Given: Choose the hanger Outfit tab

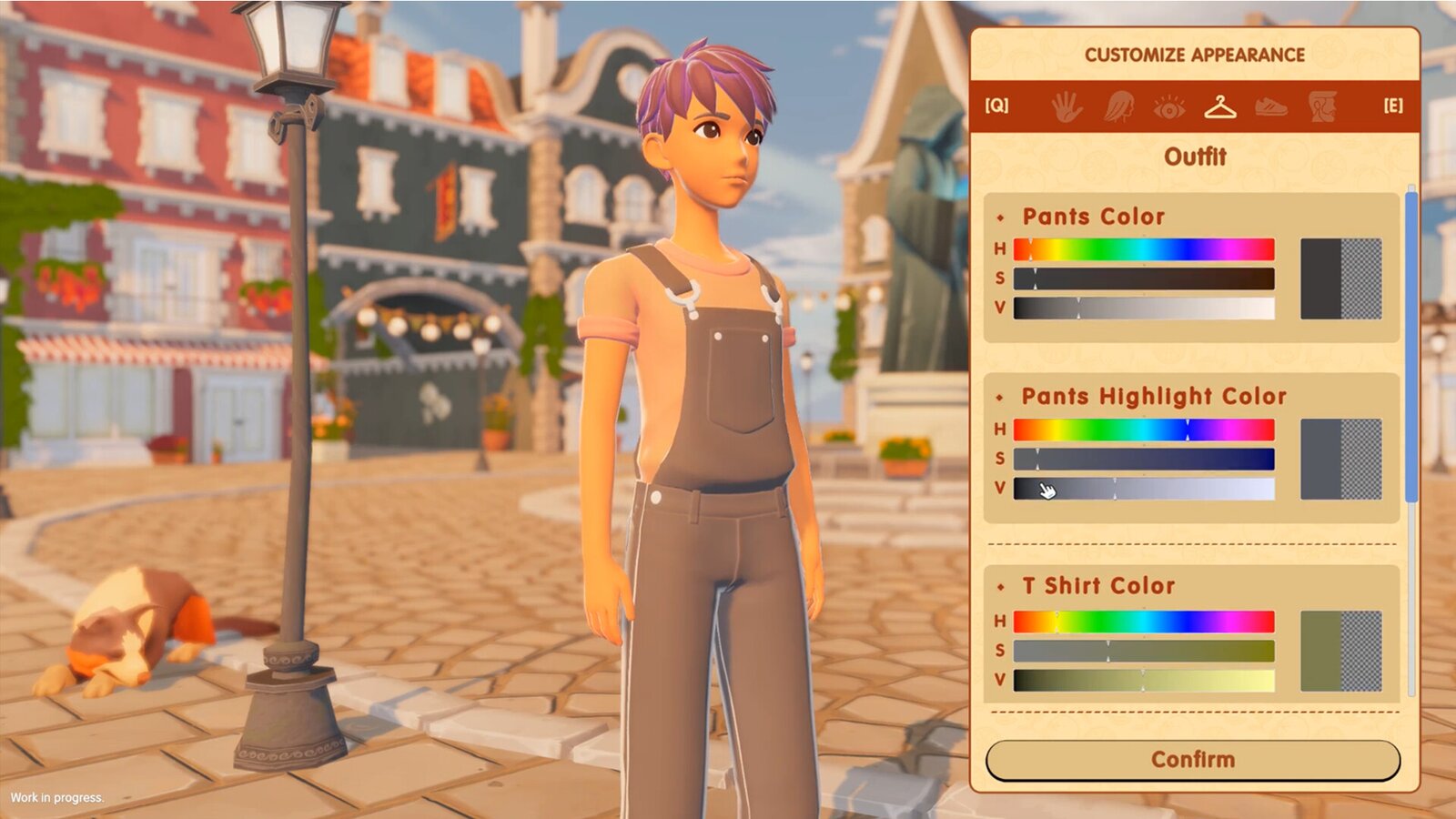Looking at the screenshot, I should click(1219, 106).
